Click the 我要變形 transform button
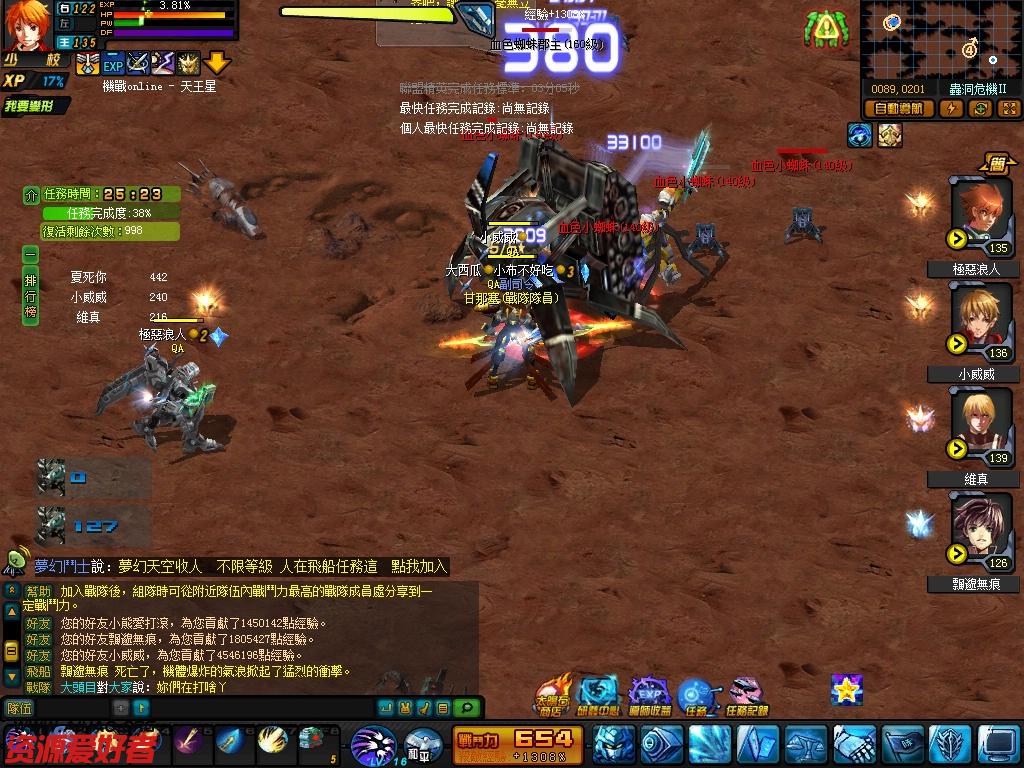Image resolution: width=1024 pixels, height=768 pixels. [x=36, y=106]
